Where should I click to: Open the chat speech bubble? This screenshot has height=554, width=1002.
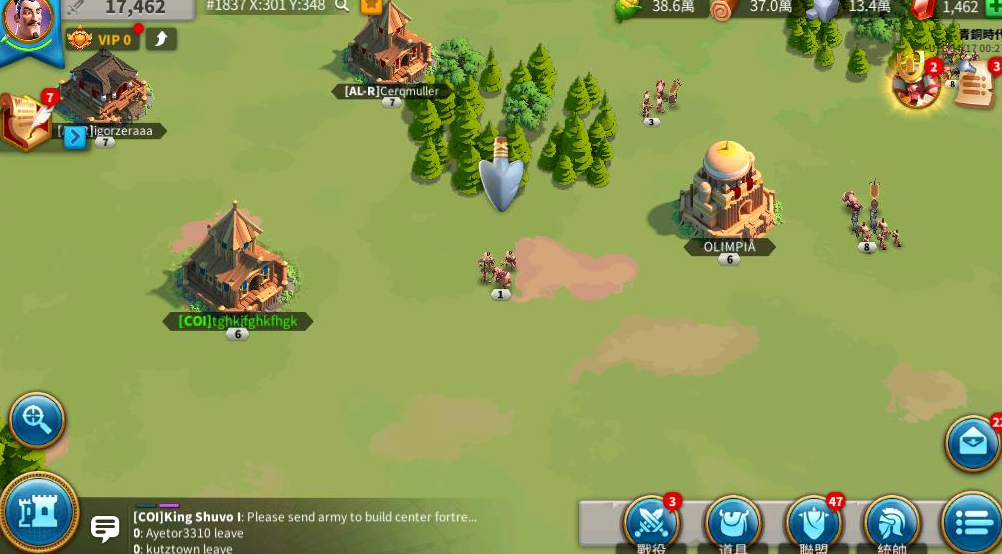(105, 527)
